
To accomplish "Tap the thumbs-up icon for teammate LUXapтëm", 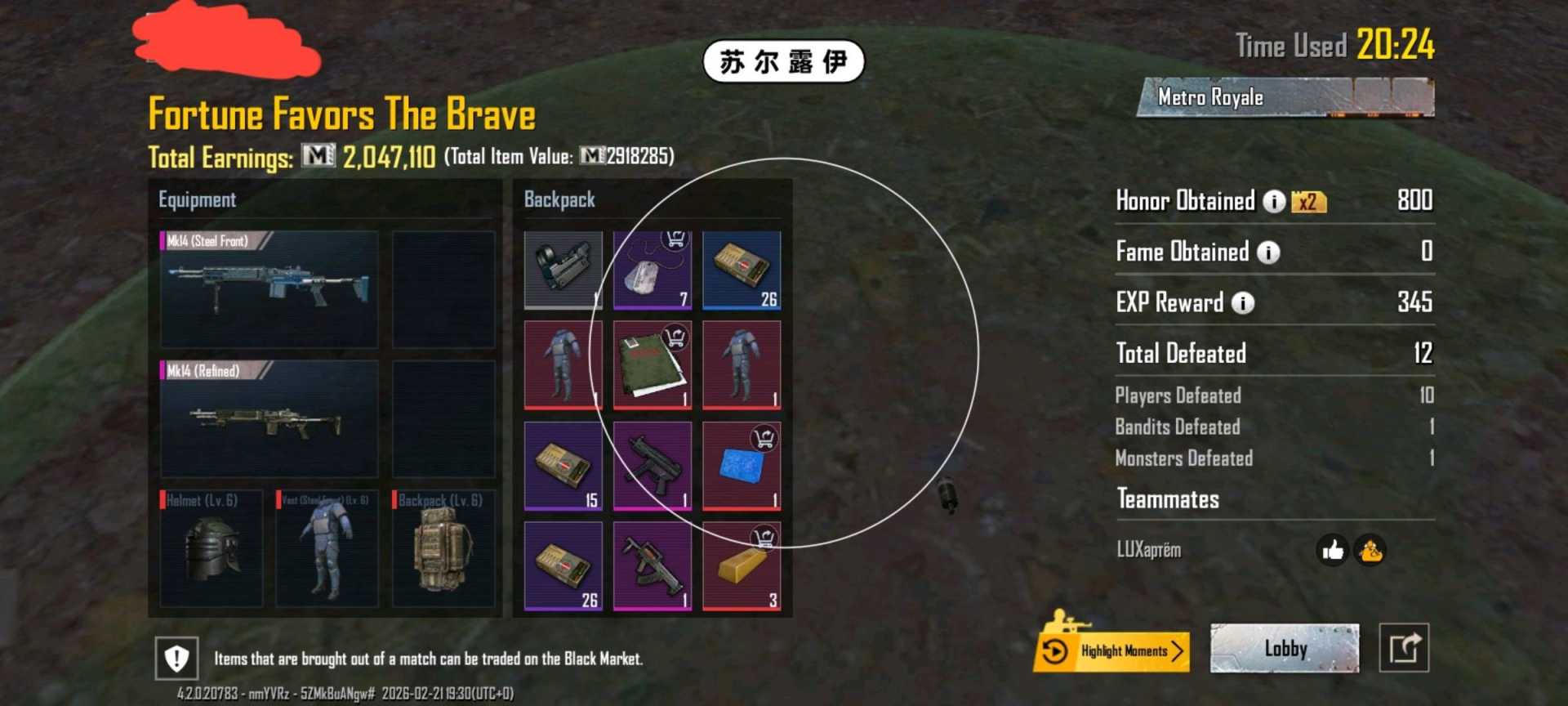I will click(x=1333, y=552).
